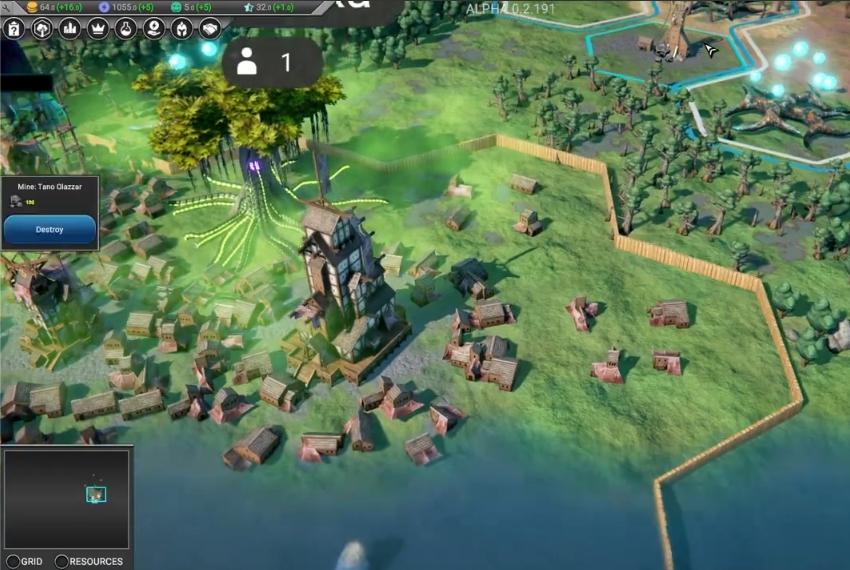Select the city skyline toolbar icon
Image resolution: width=850 pixels, height=570 pixels.
70,28
